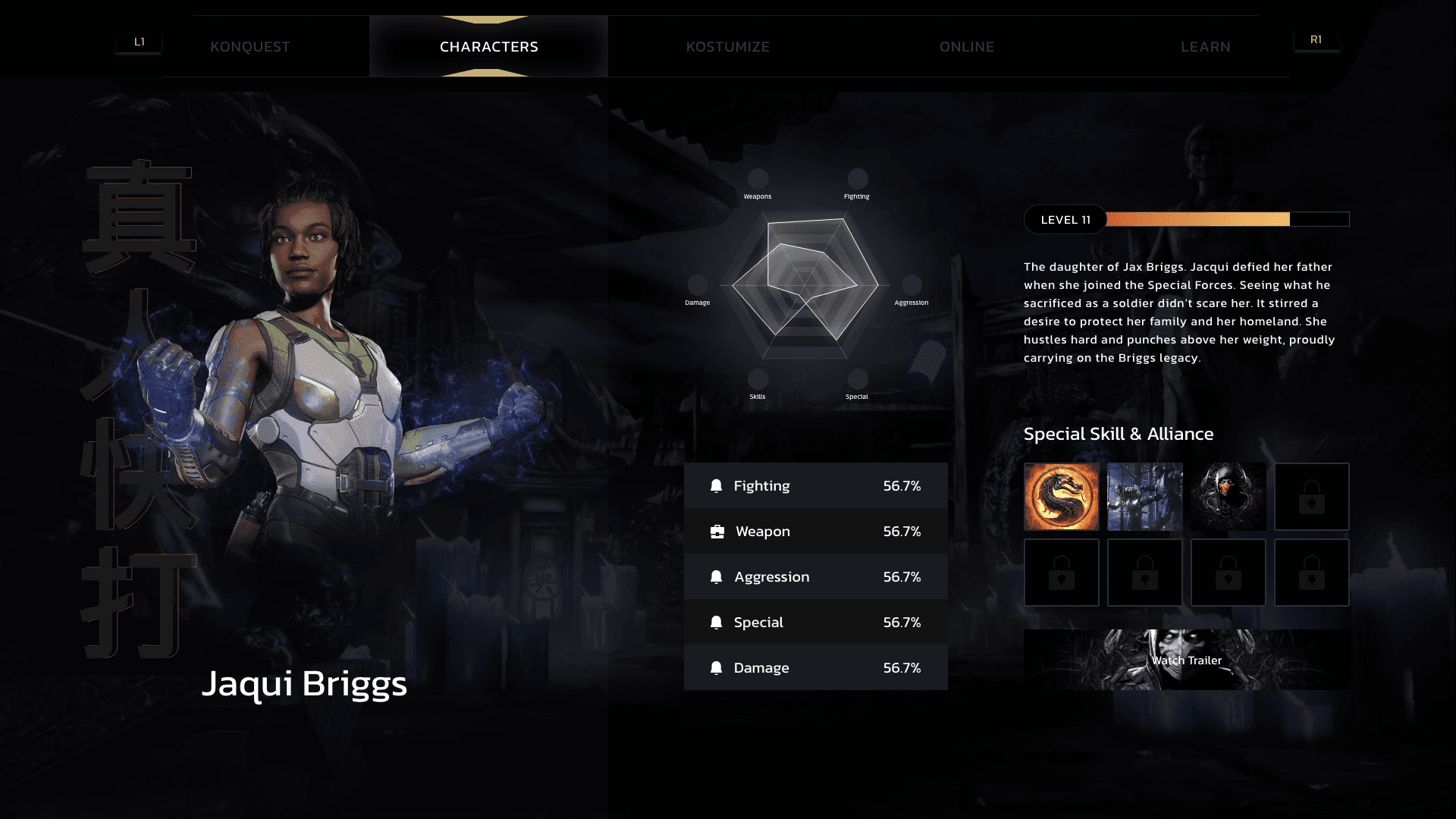This screenshot has height=819, width=1456.
Task: Select the dragon logo skill icon
Action: 1062,497
